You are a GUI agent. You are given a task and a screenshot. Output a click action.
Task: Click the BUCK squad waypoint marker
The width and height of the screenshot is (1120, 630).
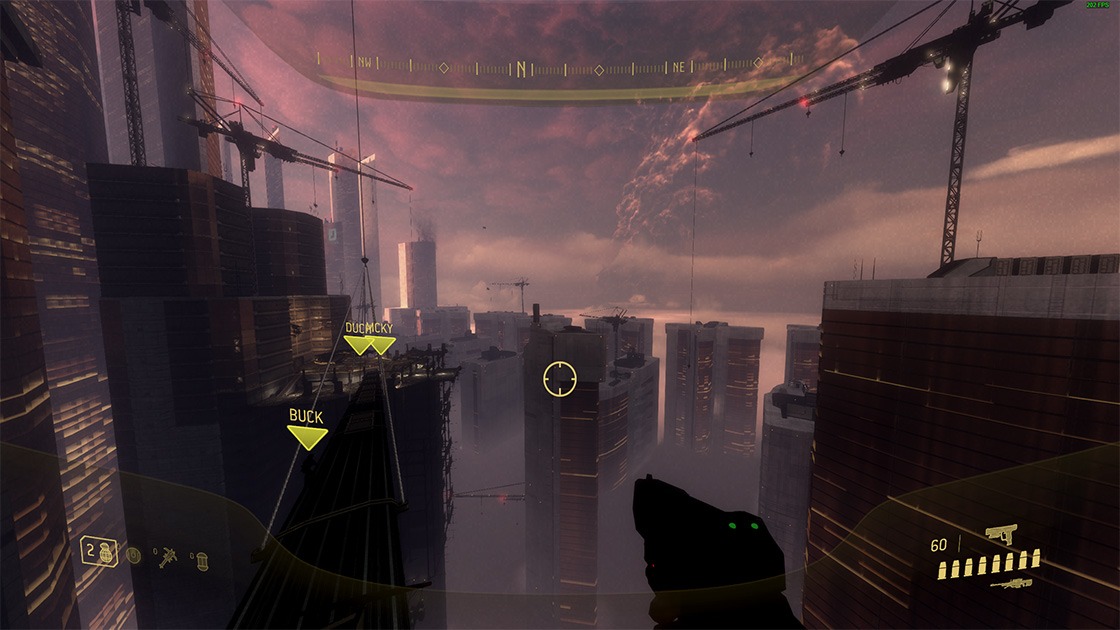coord(307,436)
